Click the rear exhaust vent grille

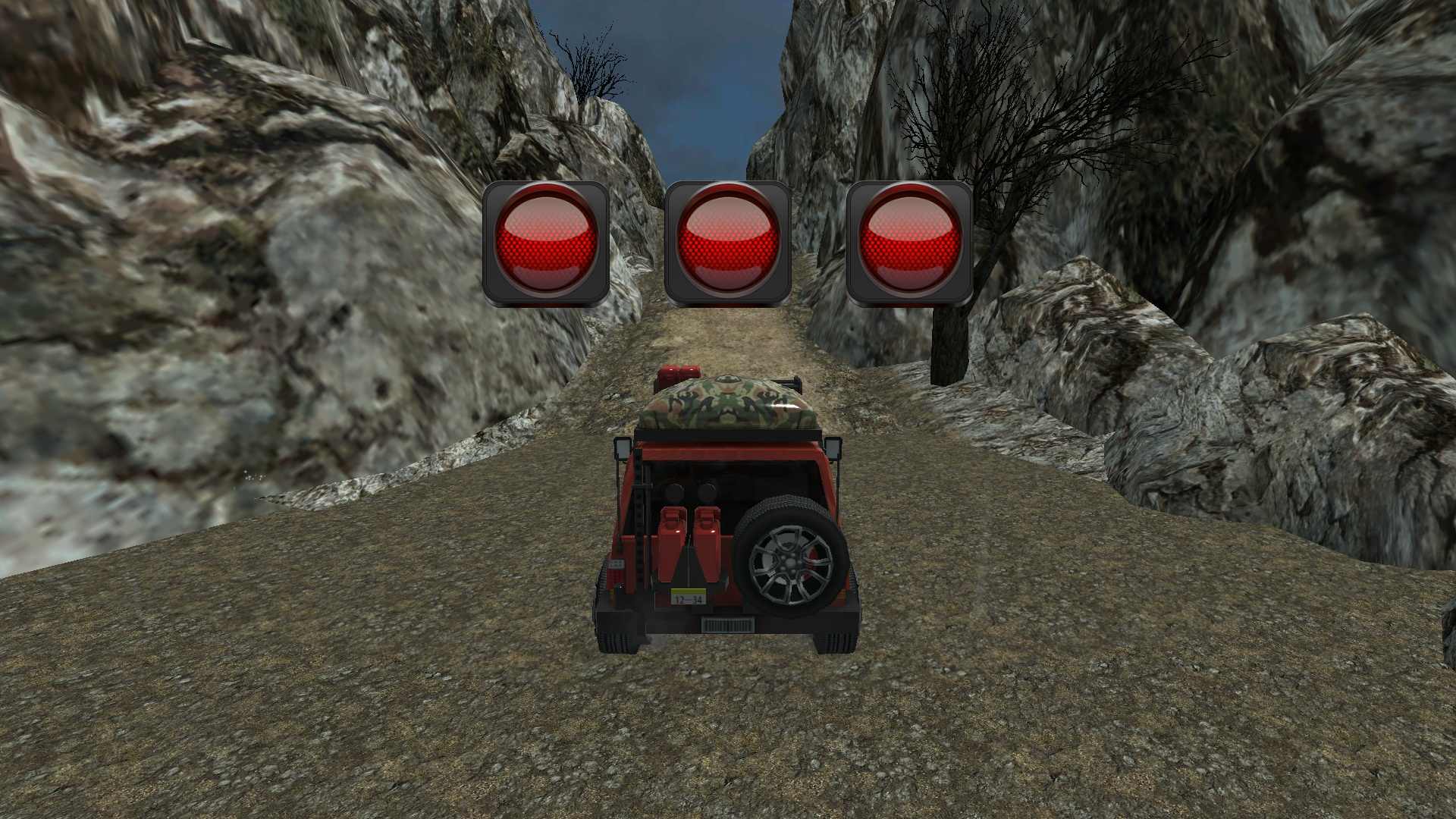point(729,623)
